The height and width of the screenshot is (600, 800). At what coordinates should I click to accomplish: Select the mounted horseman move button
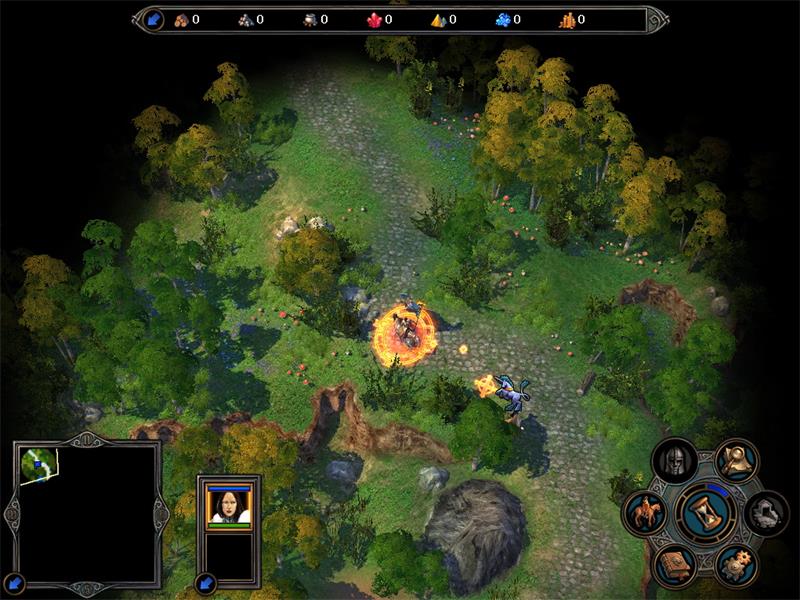[x=645, y=514]
